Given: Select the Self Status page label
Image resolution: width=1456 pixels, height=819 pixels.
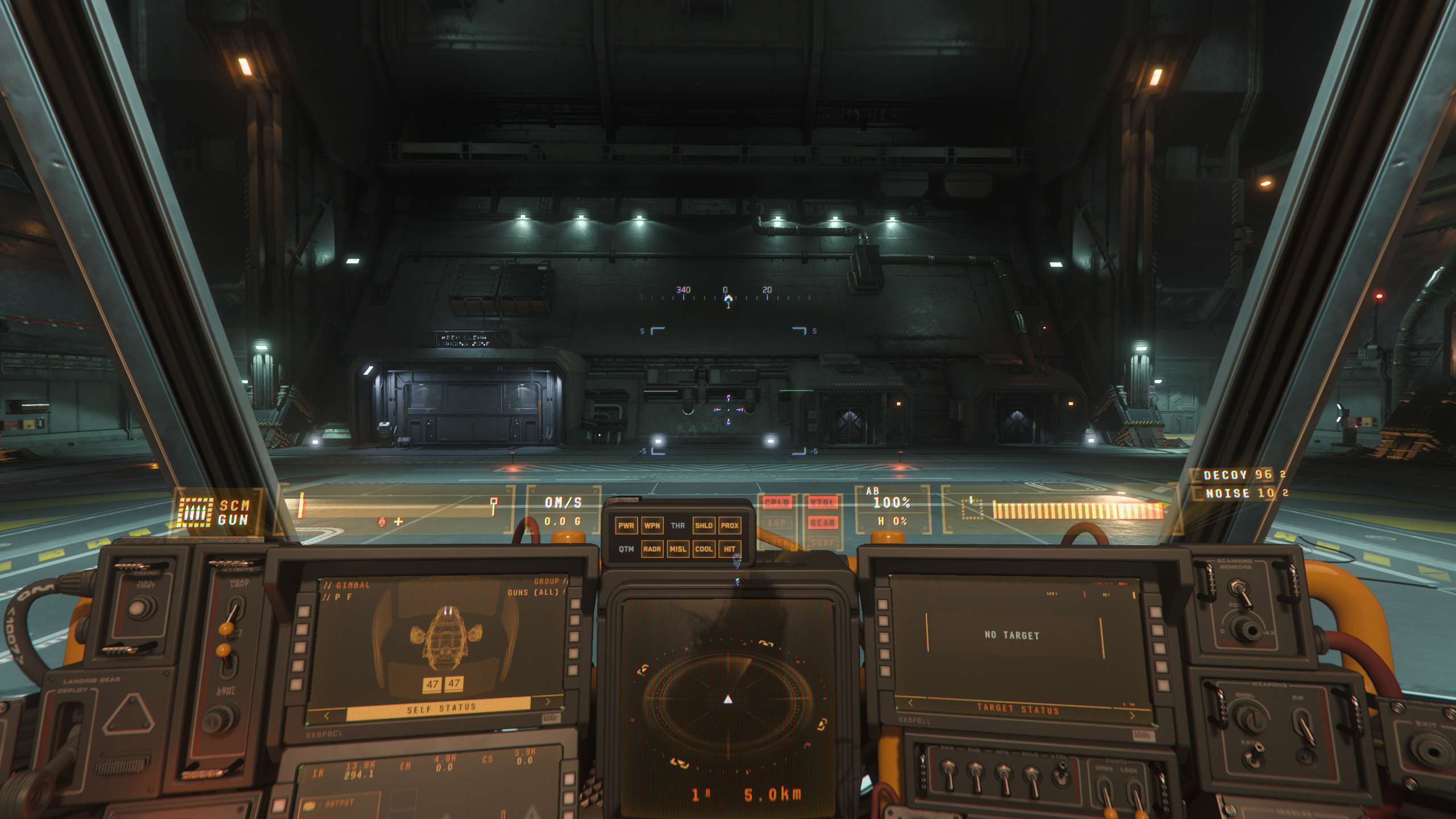Looking at the screenshot, I should 441,709.
